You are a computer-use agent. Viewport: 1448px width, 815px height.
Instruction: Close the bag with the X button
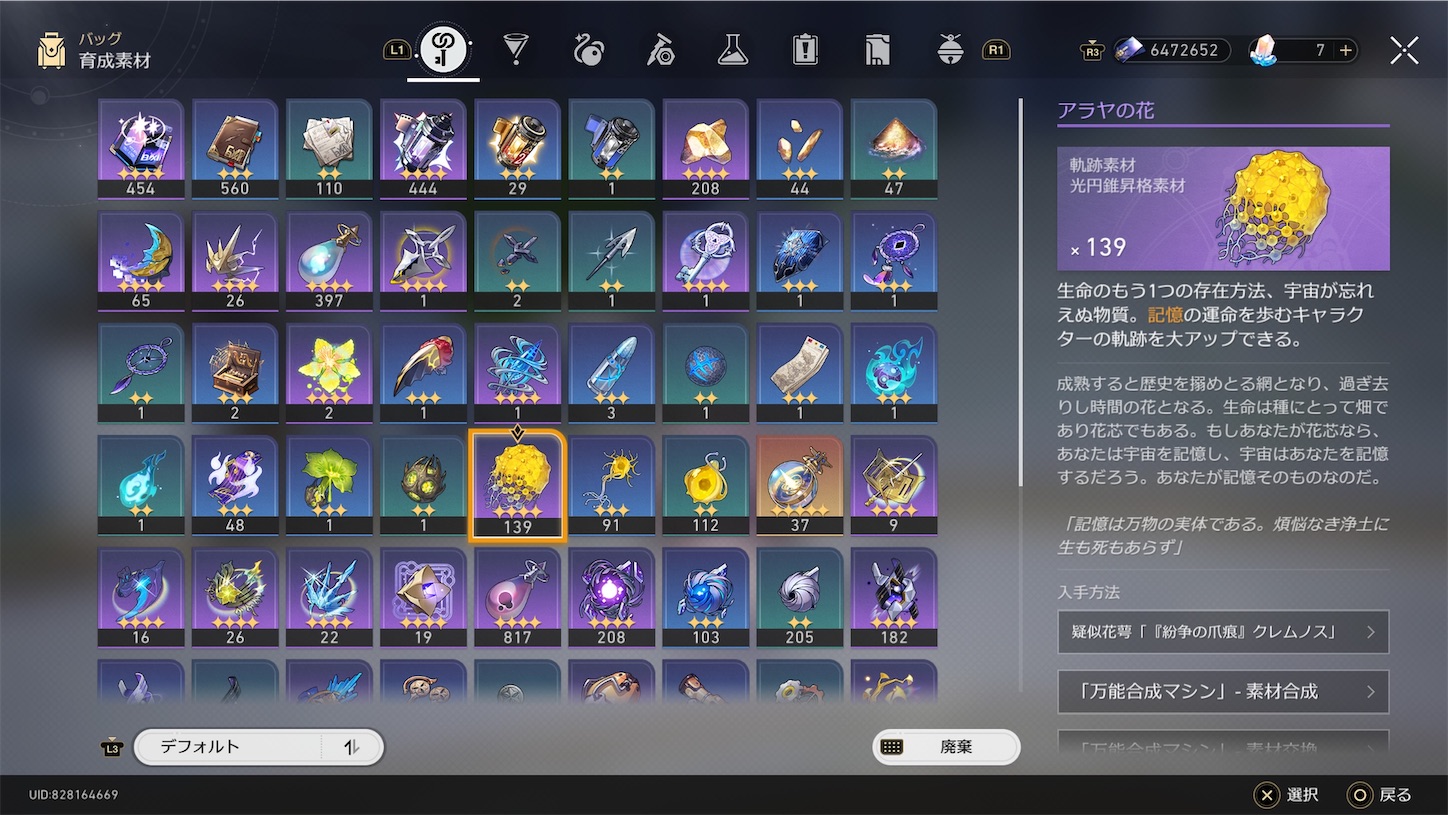(x=1404, y=49)
